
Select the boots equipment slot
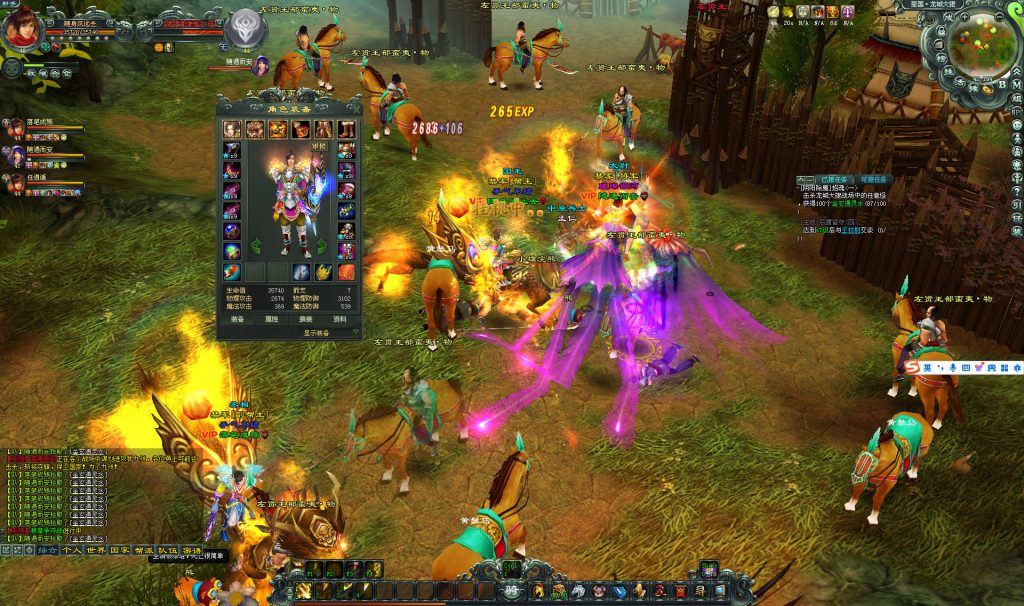coord(346,129)
